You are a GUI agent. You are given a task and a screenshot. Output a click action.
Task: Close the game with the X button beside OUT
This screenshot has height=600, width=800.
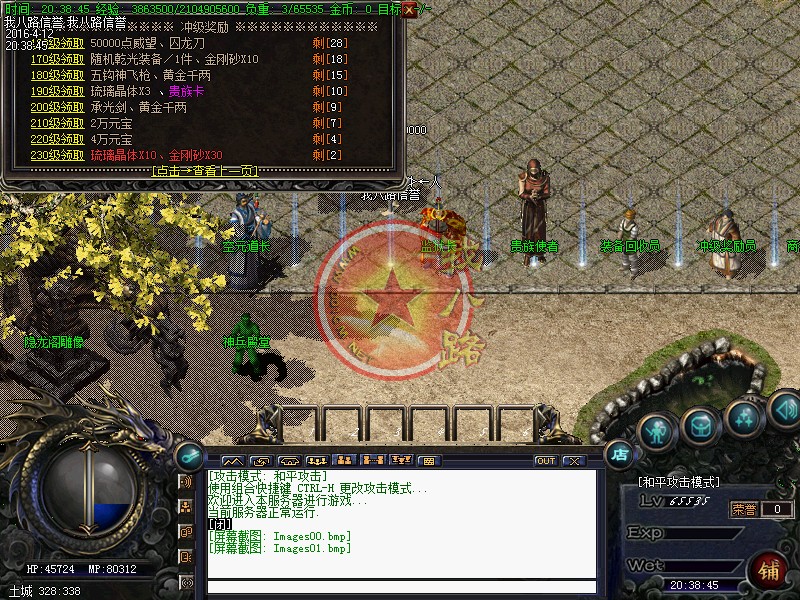click(x=573, y=461)
